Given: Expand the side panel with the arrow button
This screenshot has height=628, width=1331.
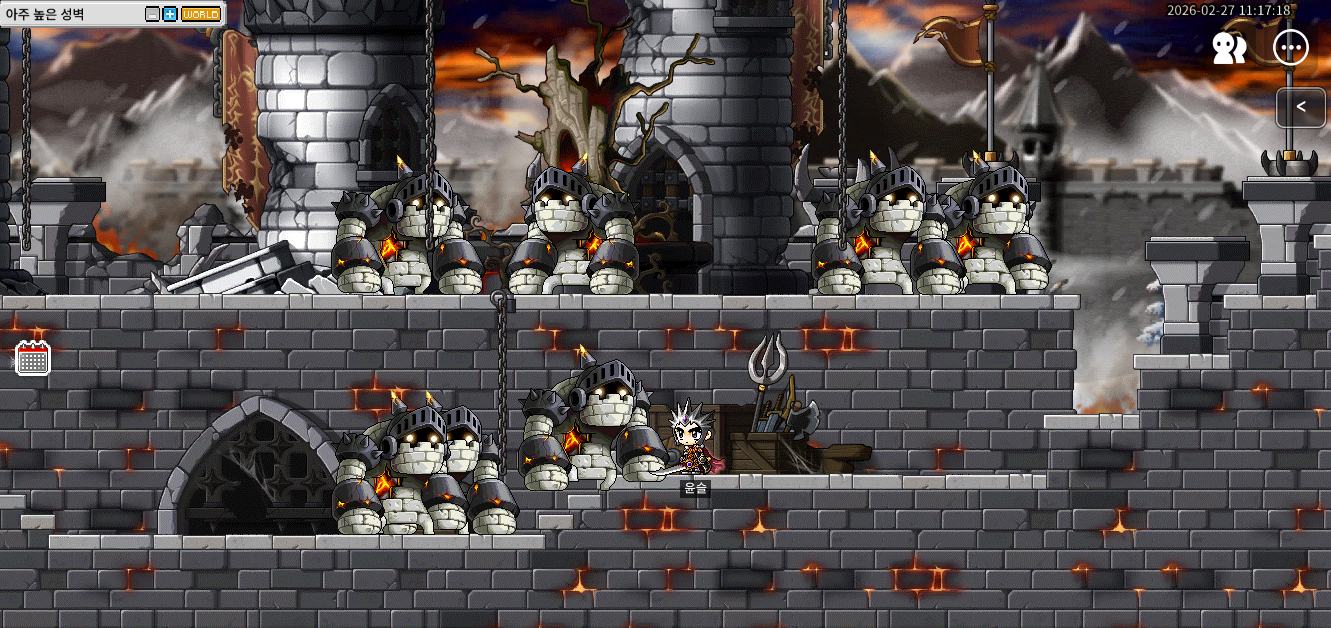Looking at the screenshot, I should click(x=1301, y=107).
